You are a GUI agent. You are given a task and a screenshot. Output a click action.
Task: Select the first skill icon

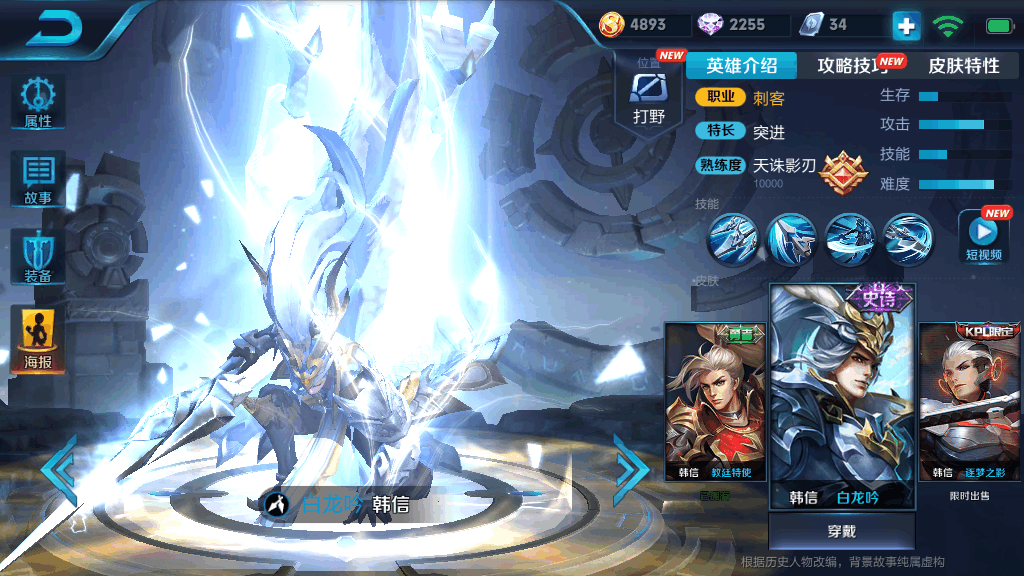point(732,239)
